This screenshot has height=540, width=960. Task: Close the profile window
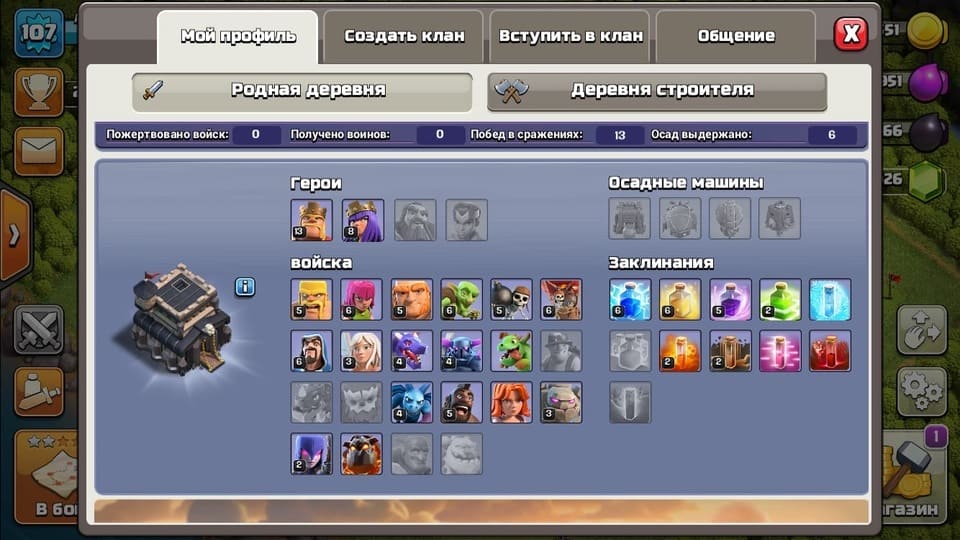click(x=851, y=35)
